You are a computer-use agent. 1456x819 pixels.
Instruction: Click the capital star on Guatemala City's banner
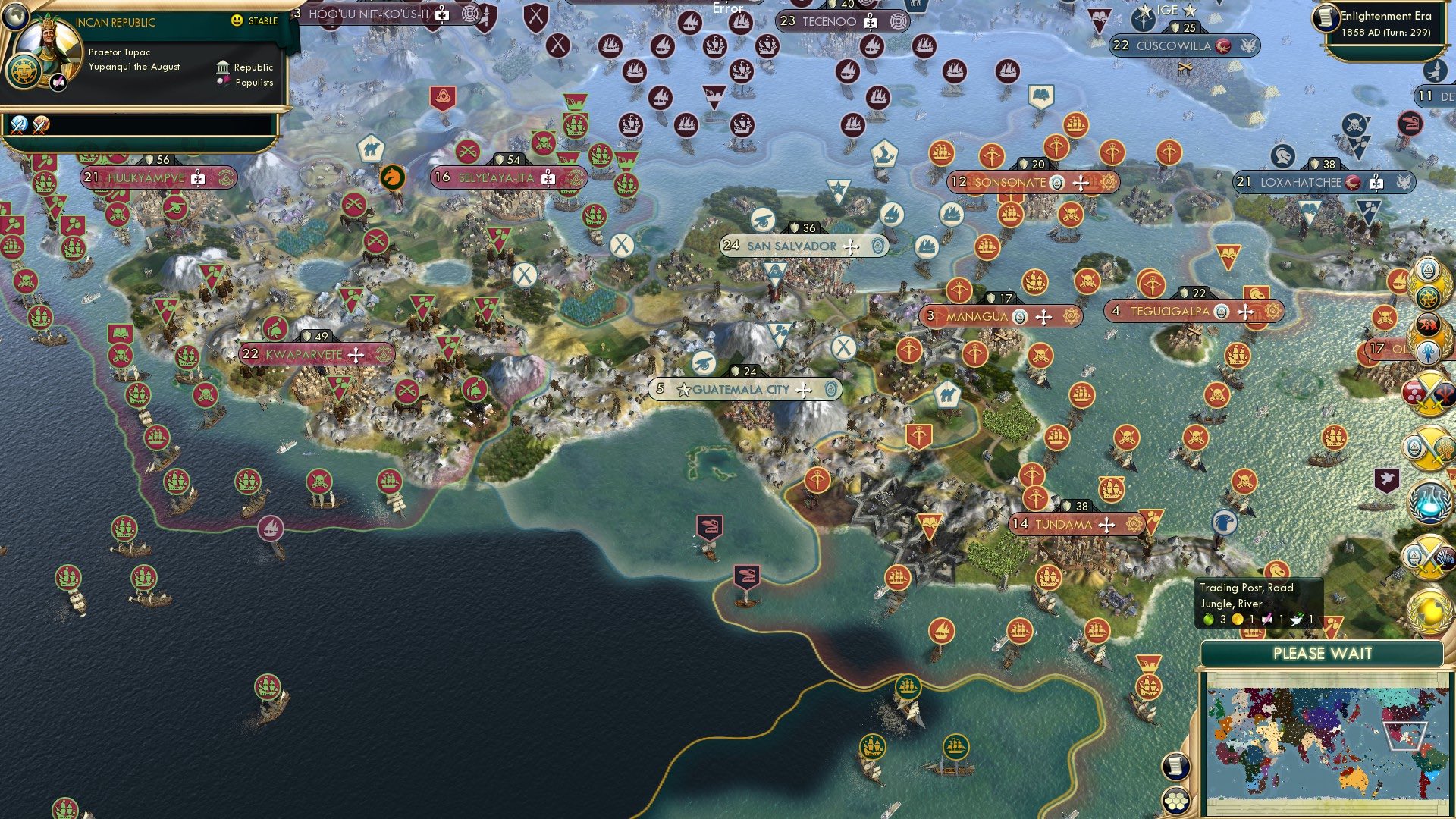point(685,388)
